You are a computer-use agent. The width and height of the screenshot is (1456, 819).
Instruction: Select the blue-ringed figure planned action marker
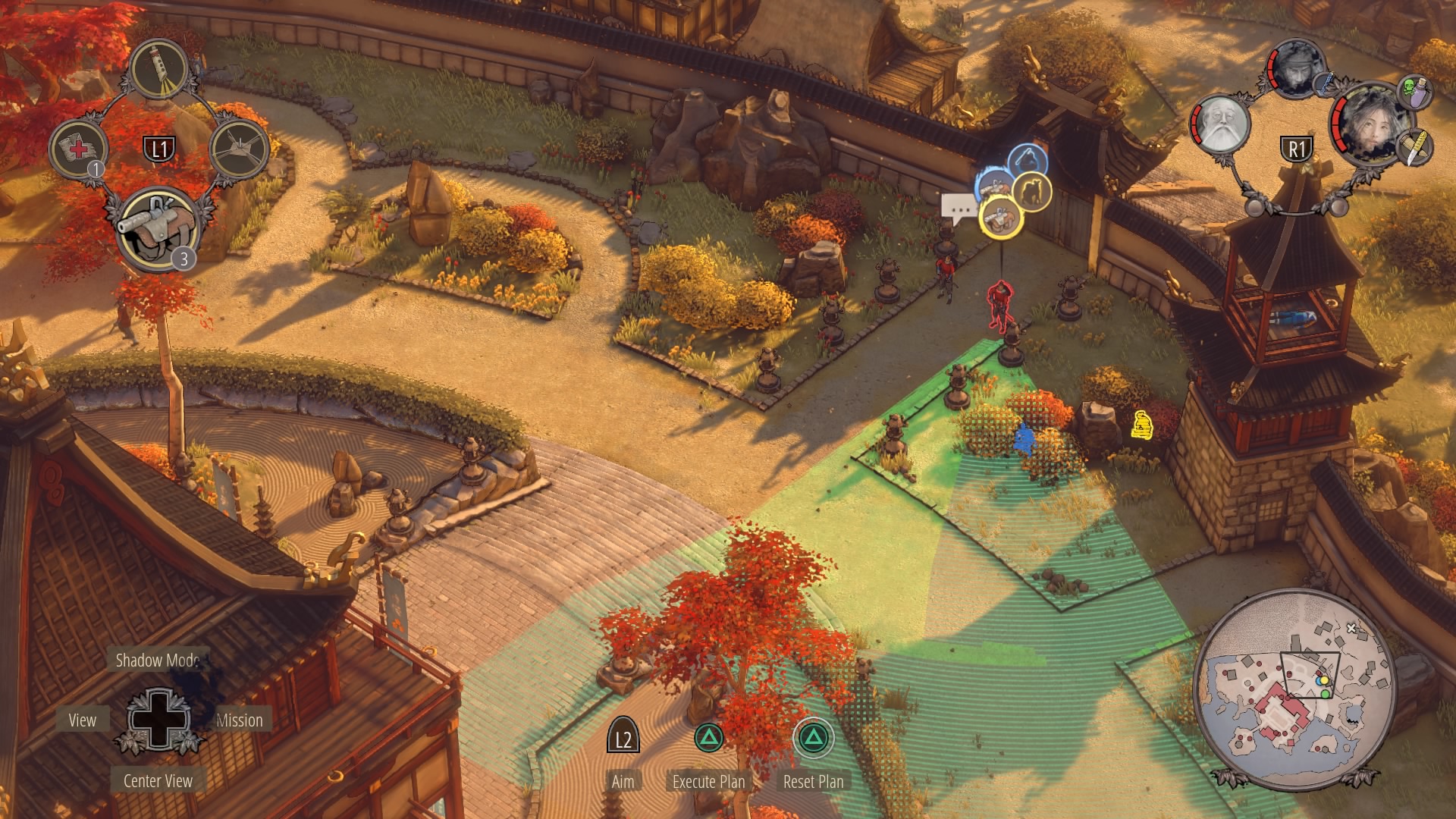point(1028,161)
